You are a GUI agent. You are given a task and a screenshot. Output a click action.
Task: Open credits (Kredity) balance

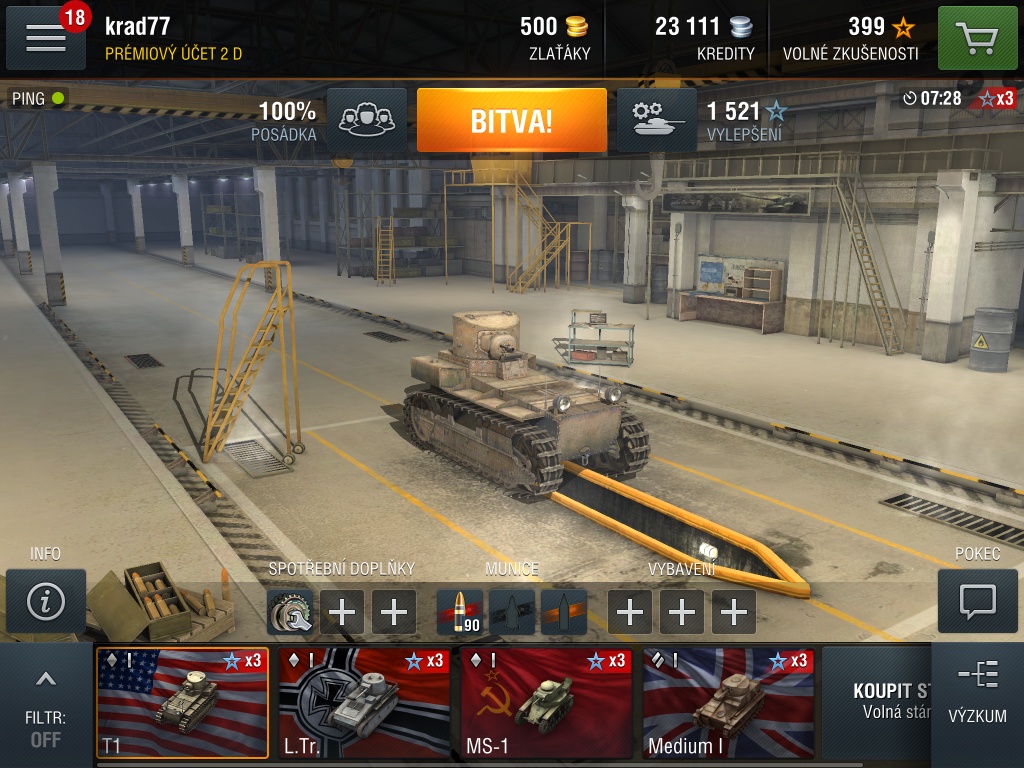[704, 38]
